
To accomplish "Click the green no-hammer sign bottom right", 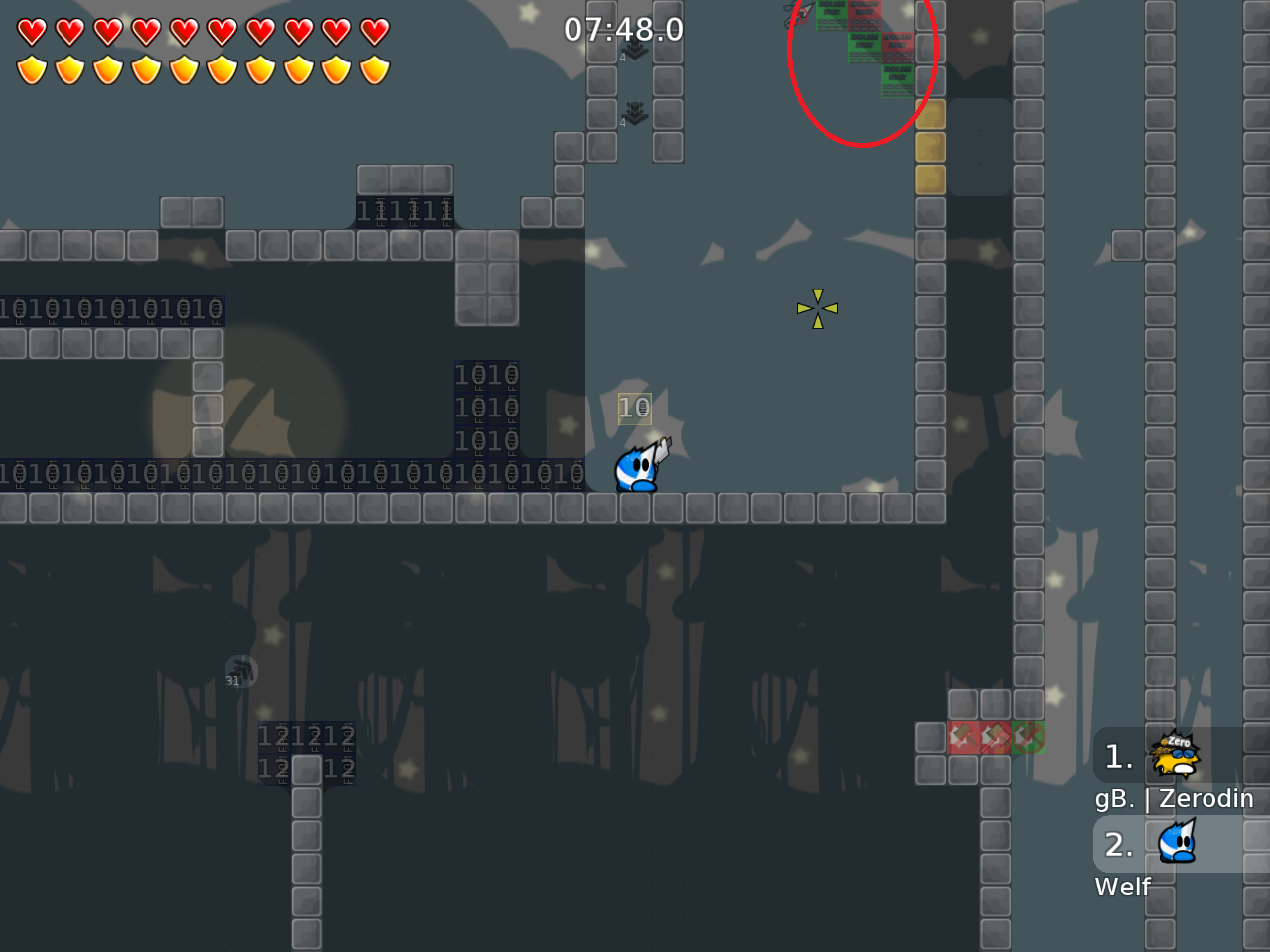I will click(1028, 737).
